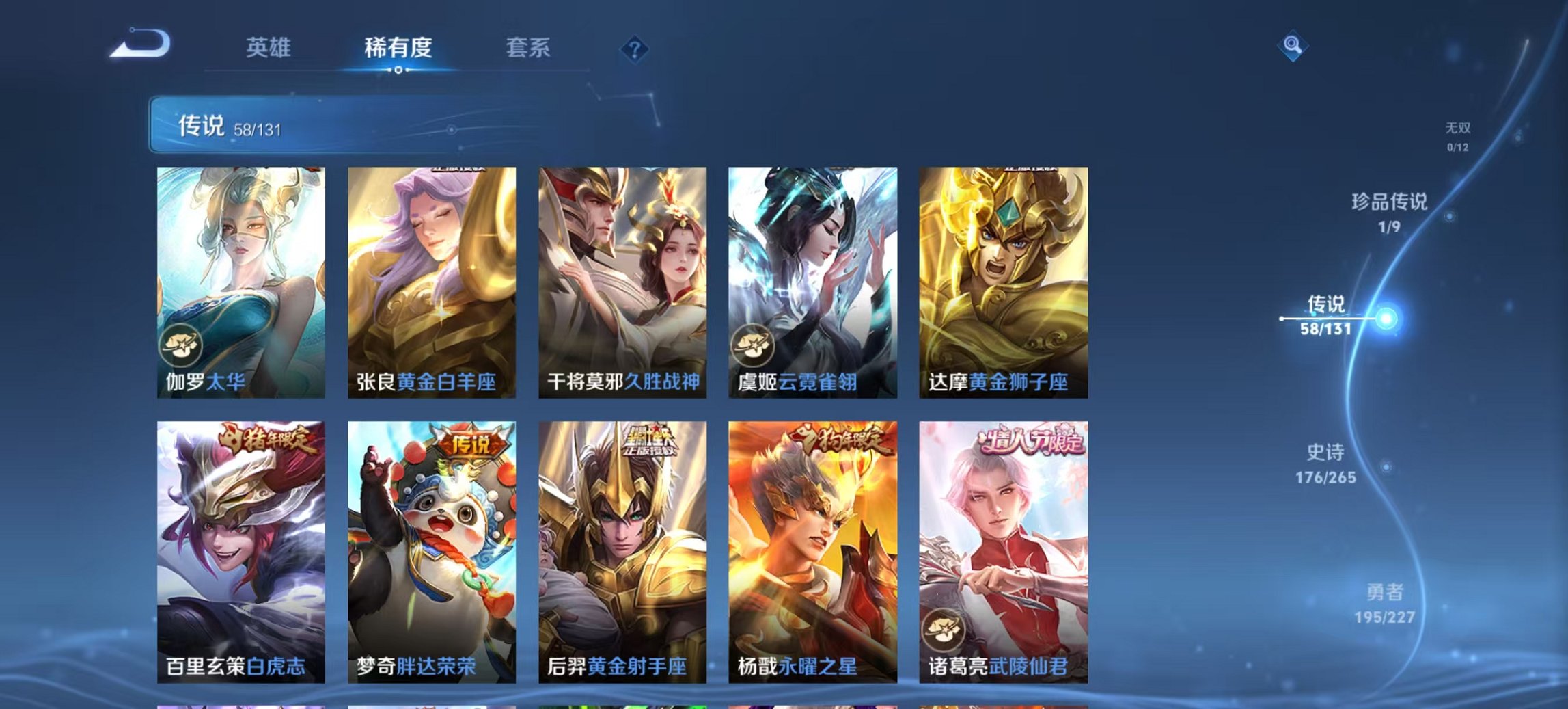Screen dimensions: 1568x709
Task: Open the help question mark icon
Action: pyautogui.click(x=634, y=48)
